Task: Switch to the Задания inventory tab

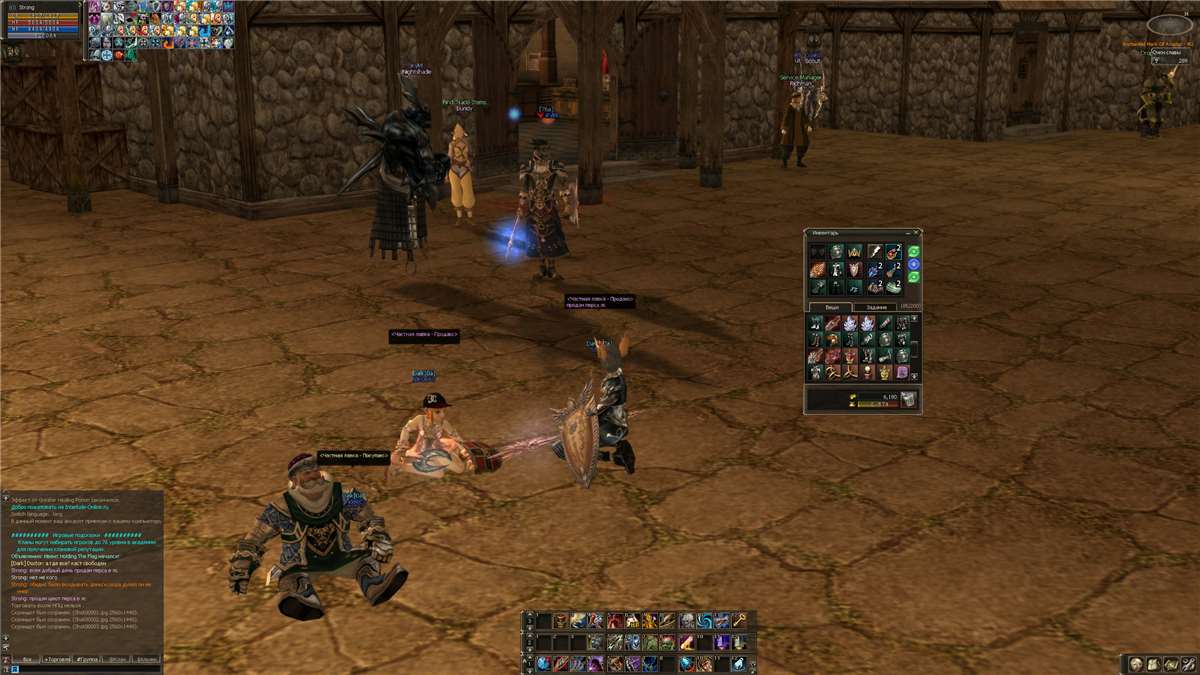Action: [876, 307]
